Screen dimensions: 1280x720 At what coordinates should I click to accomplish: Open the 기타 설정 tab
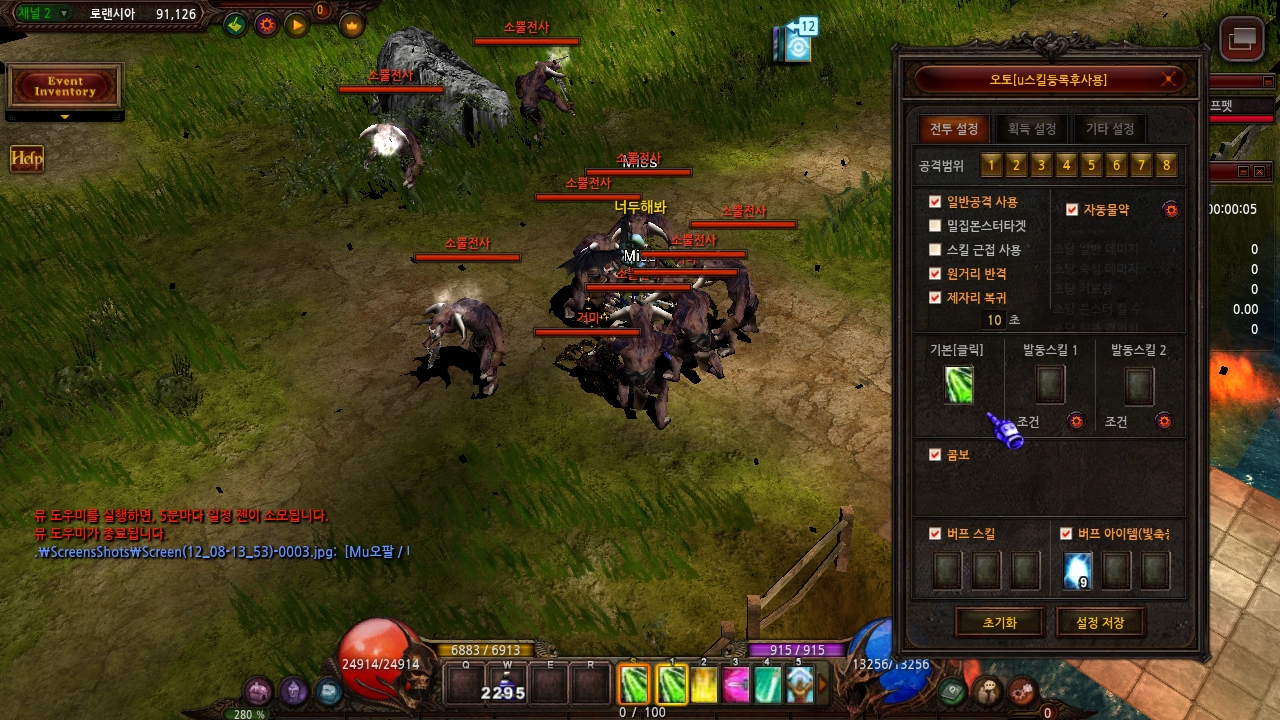[1109, 129]
